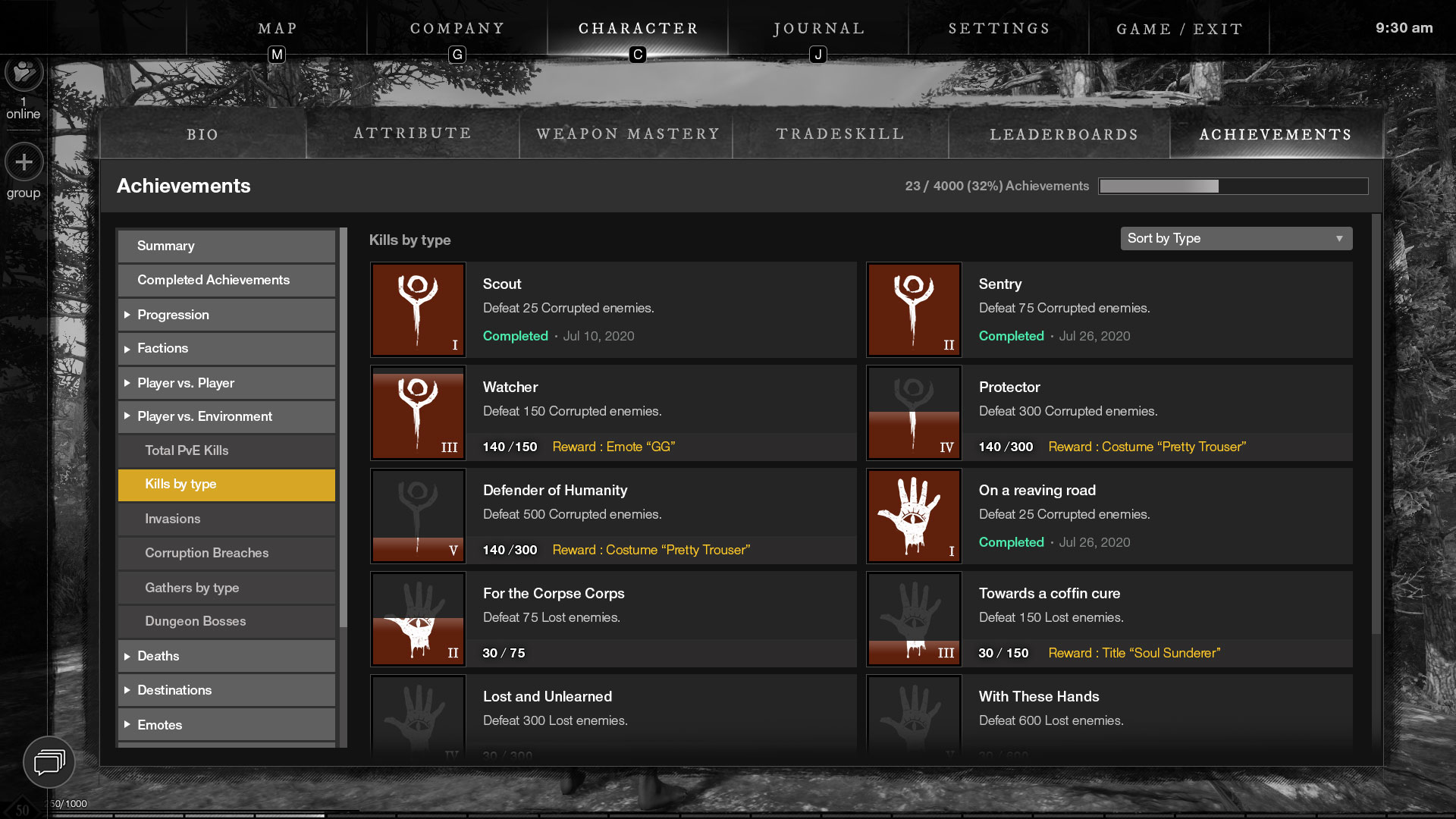Open the Leaderboards tab
This screenshot has height=819, width=1456.
[x=1063, y=134]
